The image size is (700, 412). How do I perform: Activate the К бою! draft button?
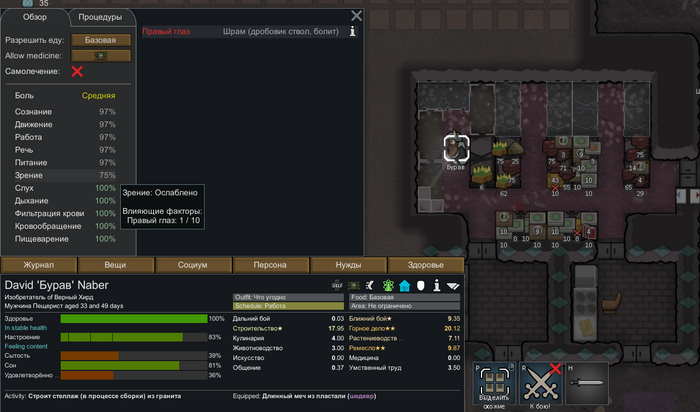(x=540, y=384)
